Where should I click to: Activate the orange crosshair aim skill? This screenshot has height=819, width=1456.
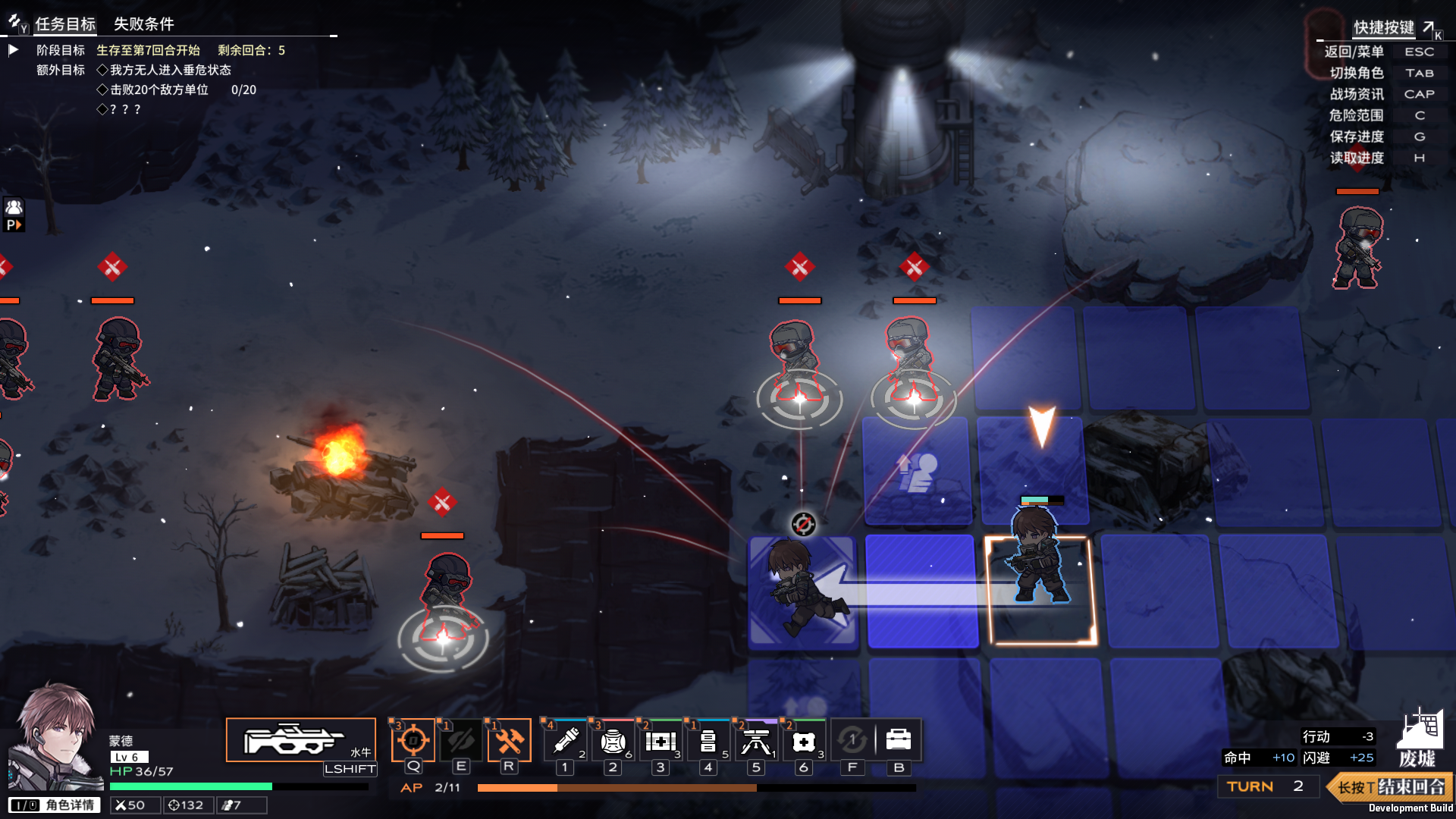pos(413,740)
